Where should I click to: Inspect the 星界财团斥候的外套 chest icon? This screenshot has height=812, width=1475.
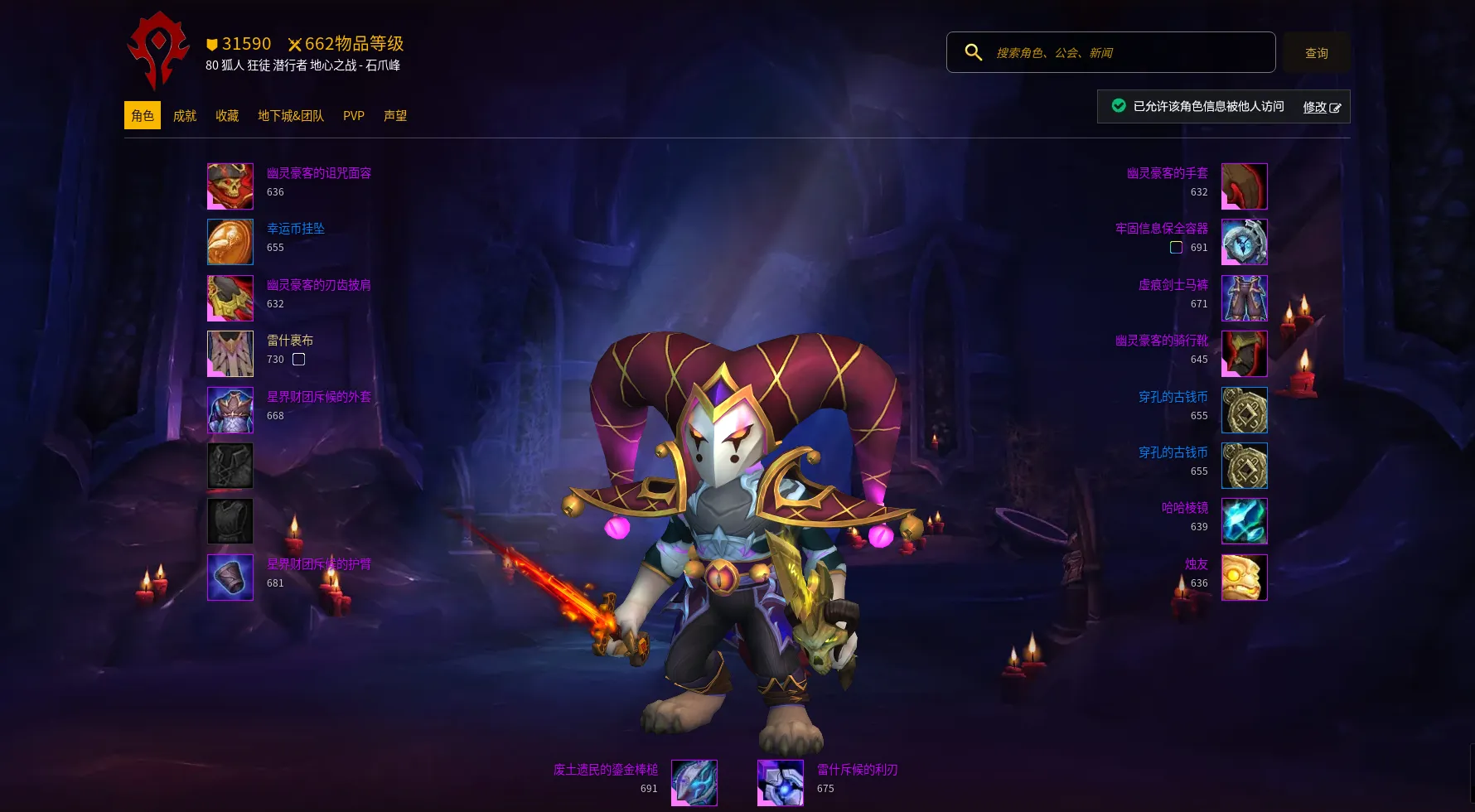(230, 410)
